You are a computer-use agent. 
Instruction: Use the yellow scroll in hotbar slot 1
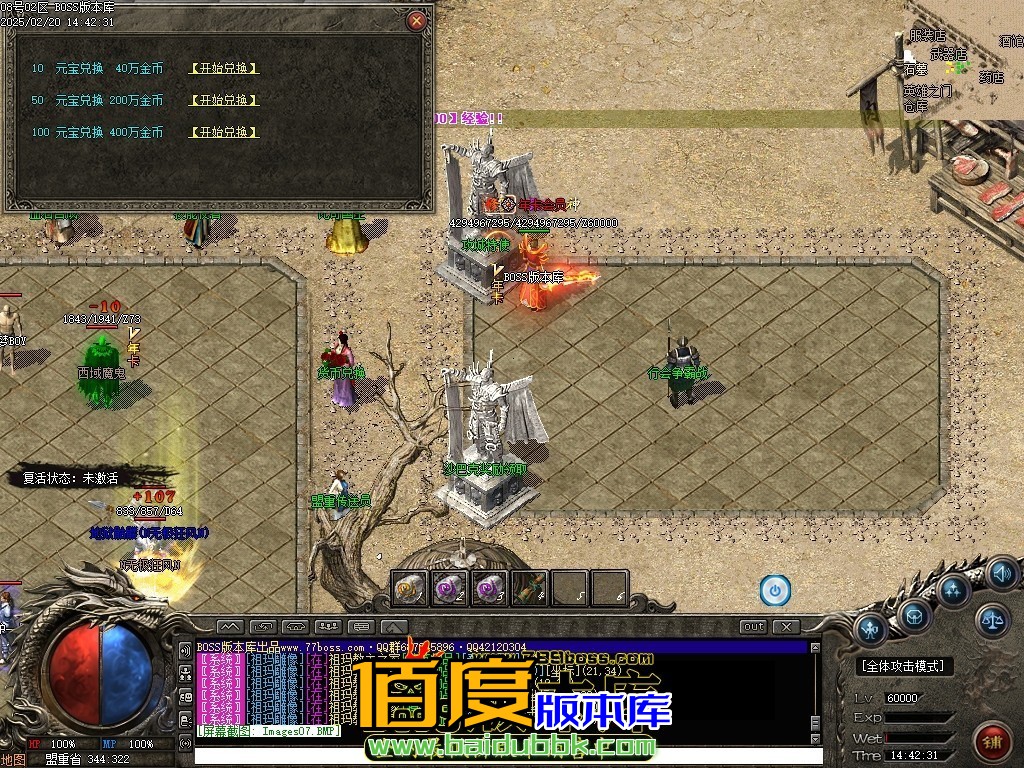click(x=410, y=589)
